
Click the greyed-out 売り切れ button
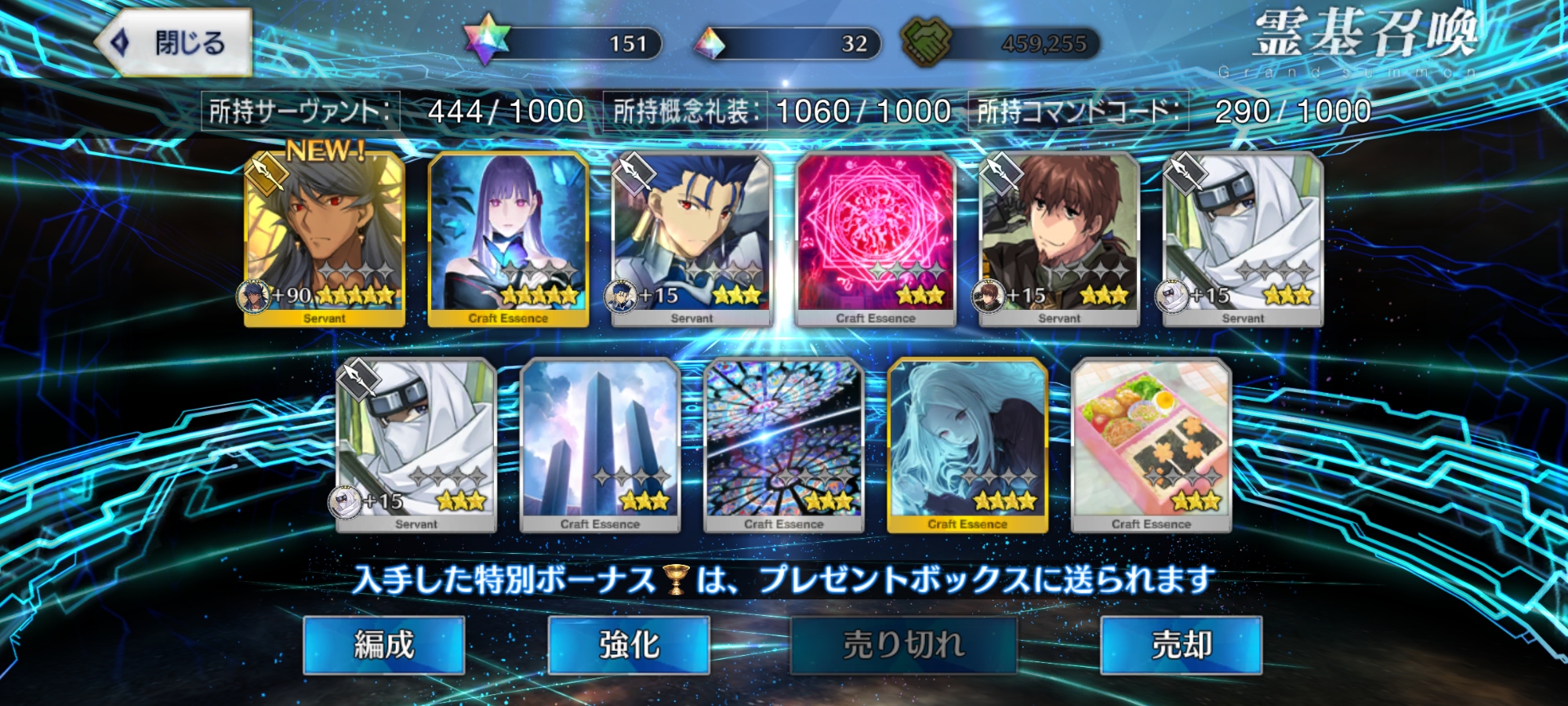click(903, 645)
